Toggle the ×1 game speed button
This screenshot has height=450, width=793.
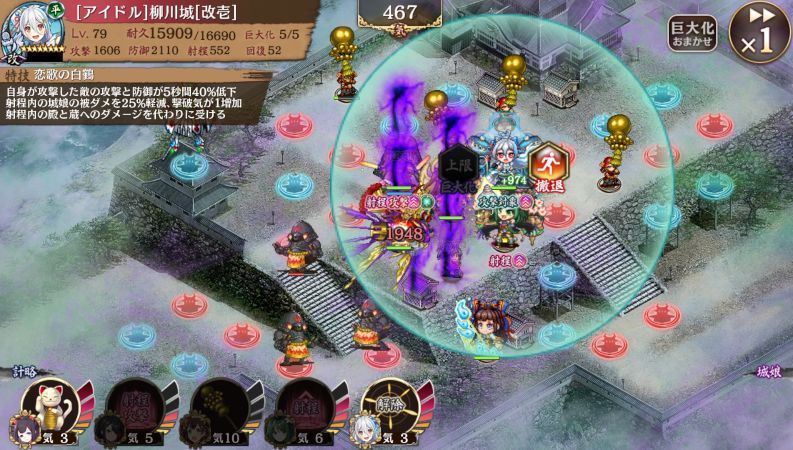coord(758,31)
